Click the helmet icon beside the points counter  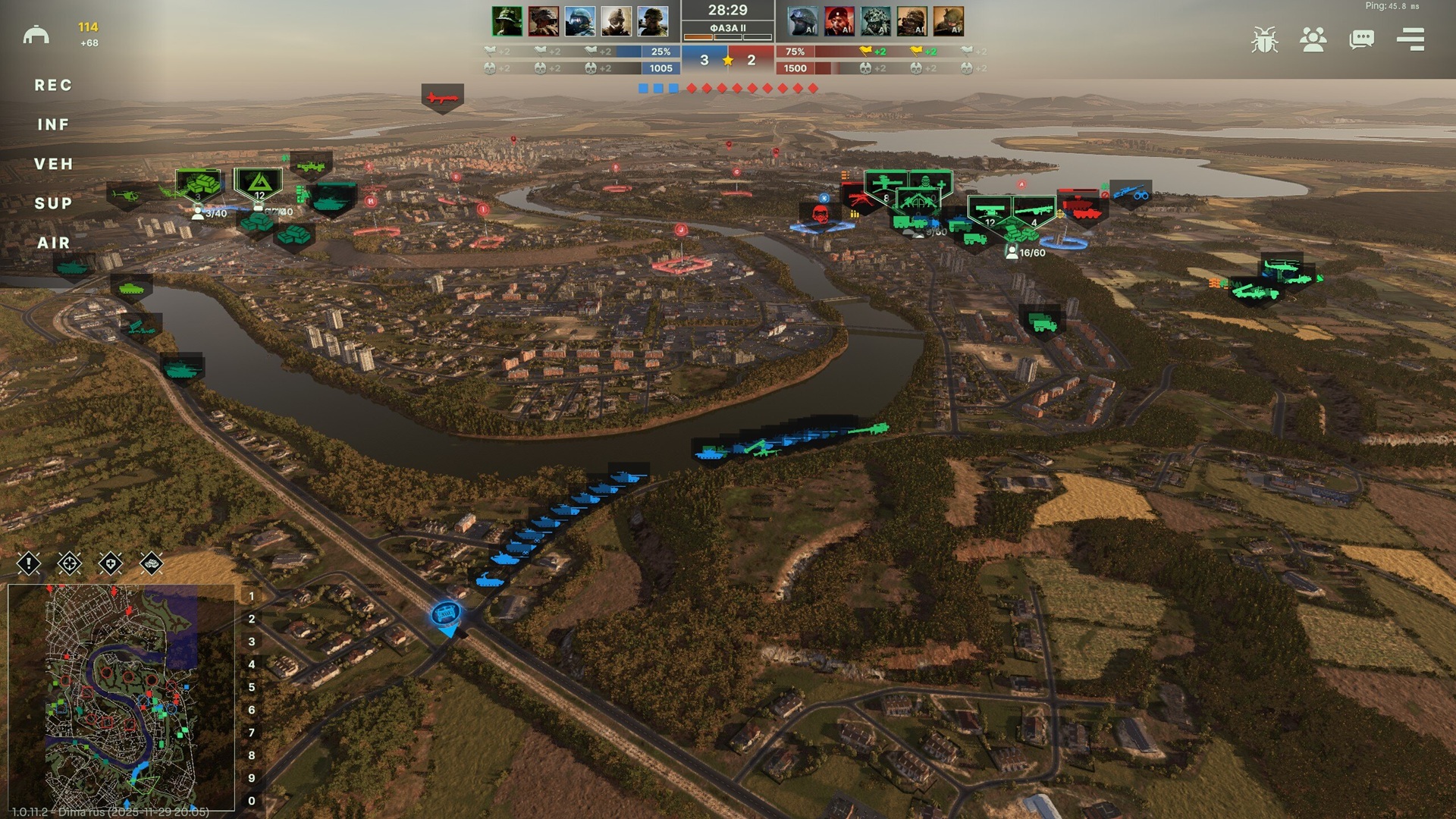[36, 35]
